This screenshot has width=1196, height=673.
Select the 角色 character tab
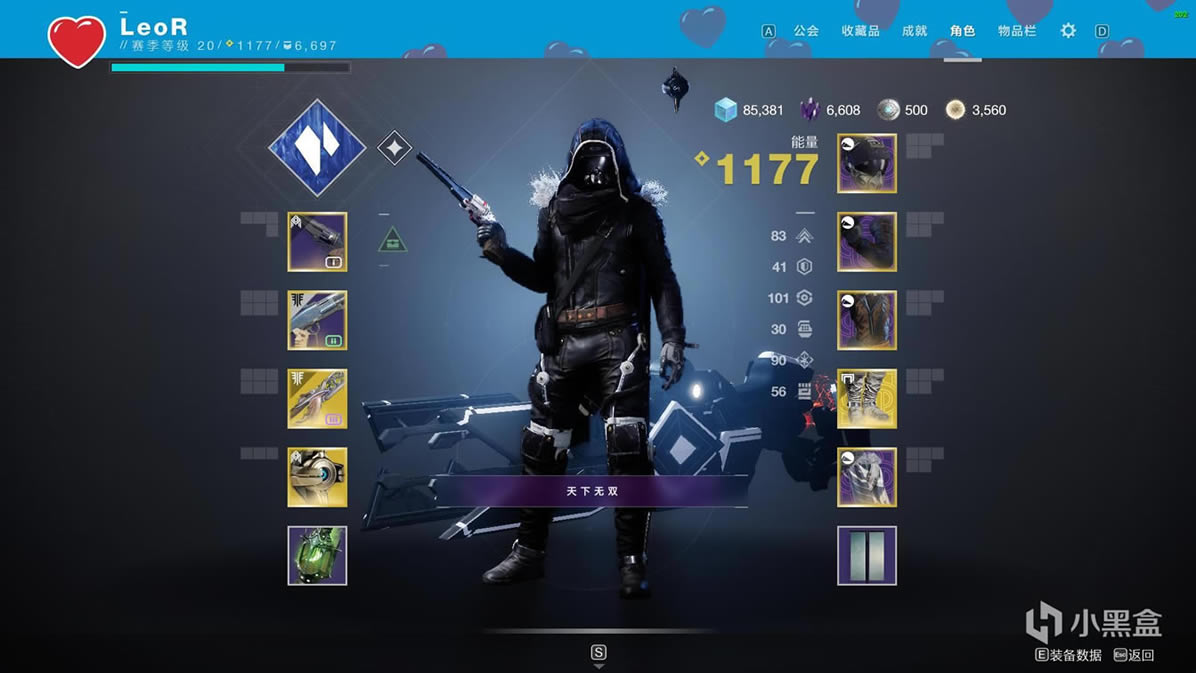(962, 31)
